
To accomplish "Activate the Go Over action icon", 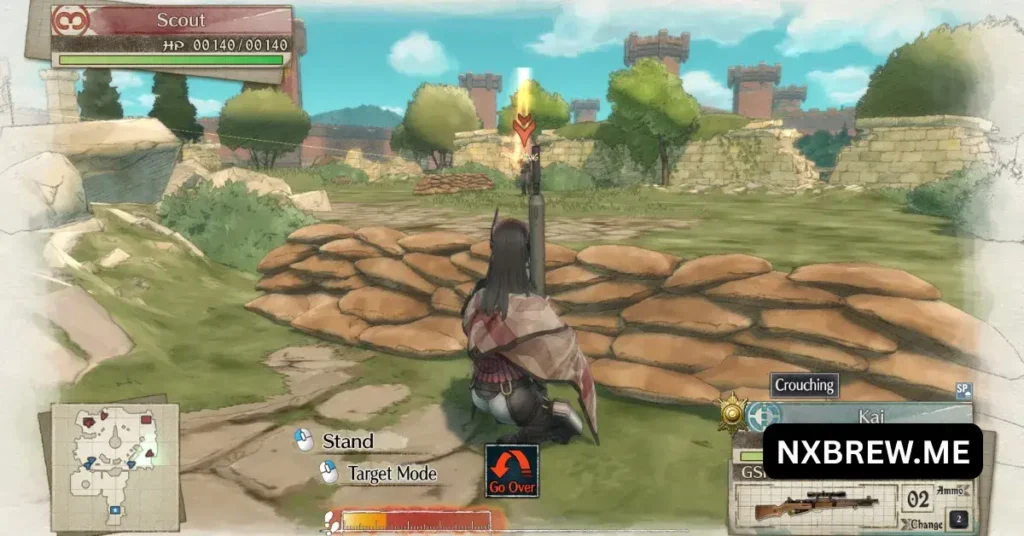I will pos(512,470).
